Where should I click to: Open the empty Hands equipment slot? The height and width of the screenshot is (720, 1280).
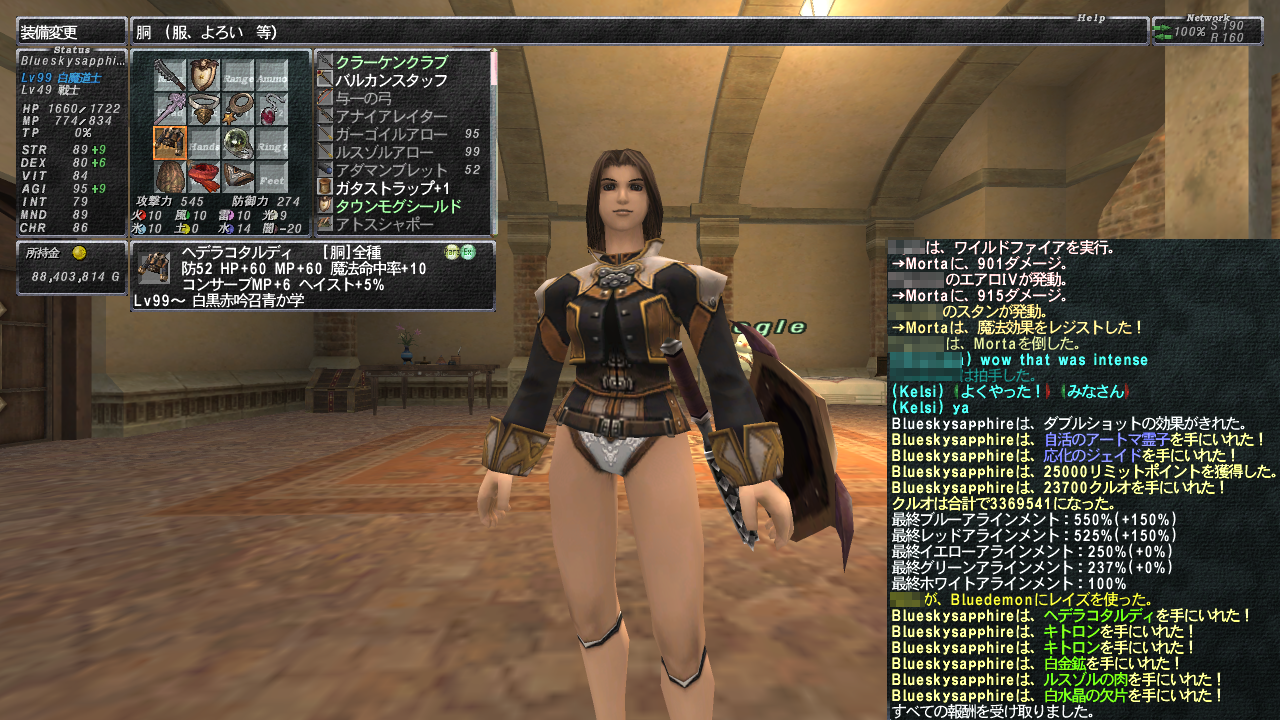click(x=204, y=142)
